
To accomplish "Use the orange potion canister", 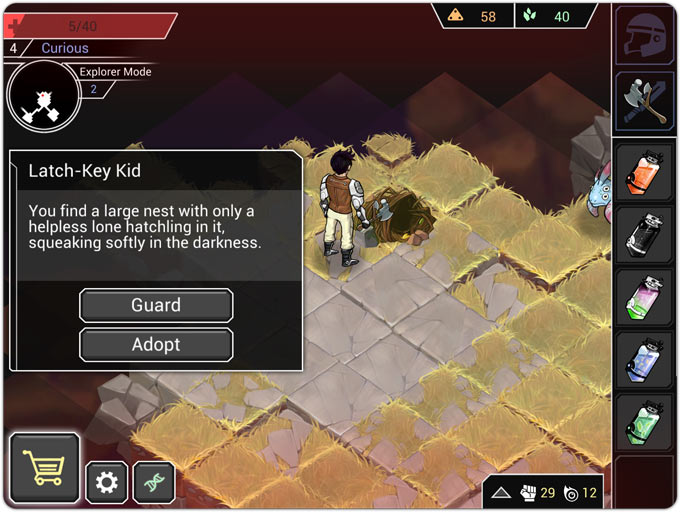I will tap(644, 171).
